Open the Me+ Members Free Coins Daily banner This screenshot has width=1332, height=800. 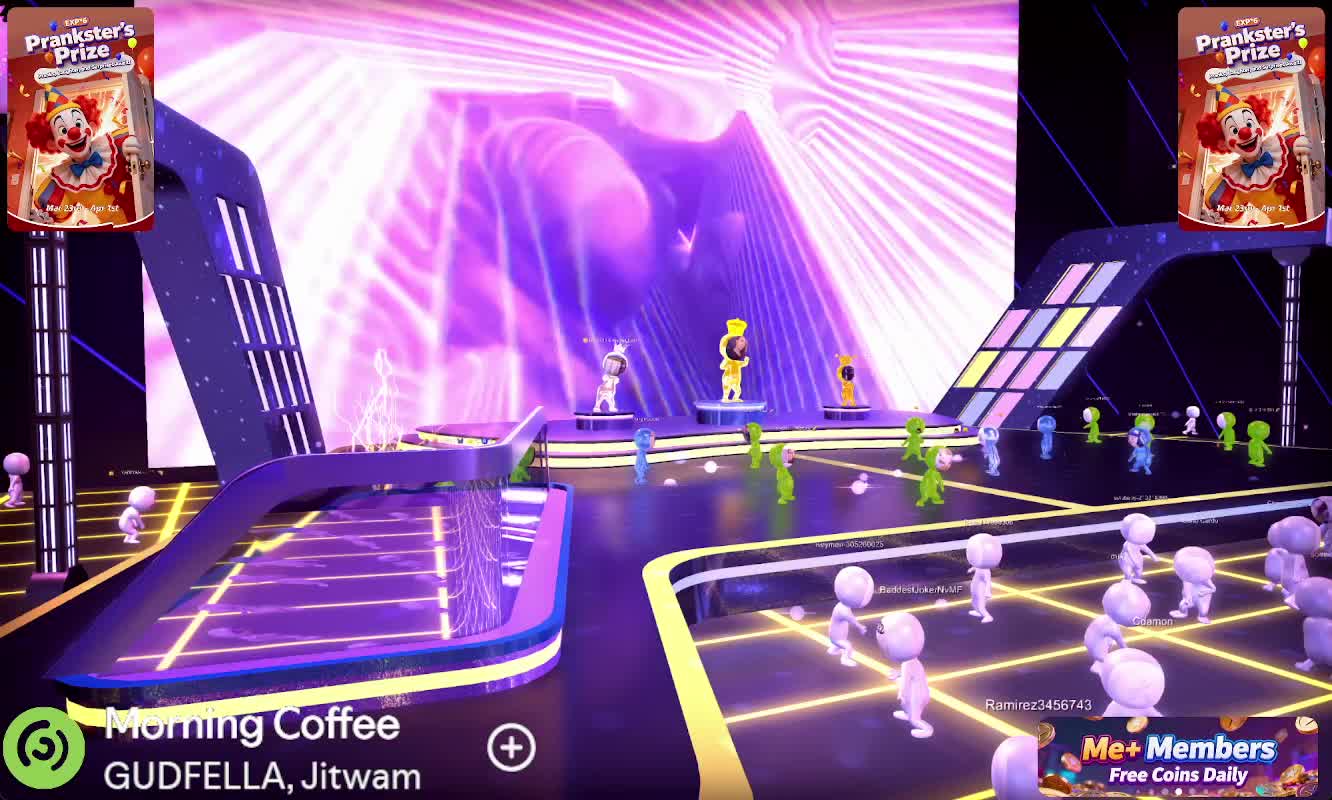[1177, 757]
